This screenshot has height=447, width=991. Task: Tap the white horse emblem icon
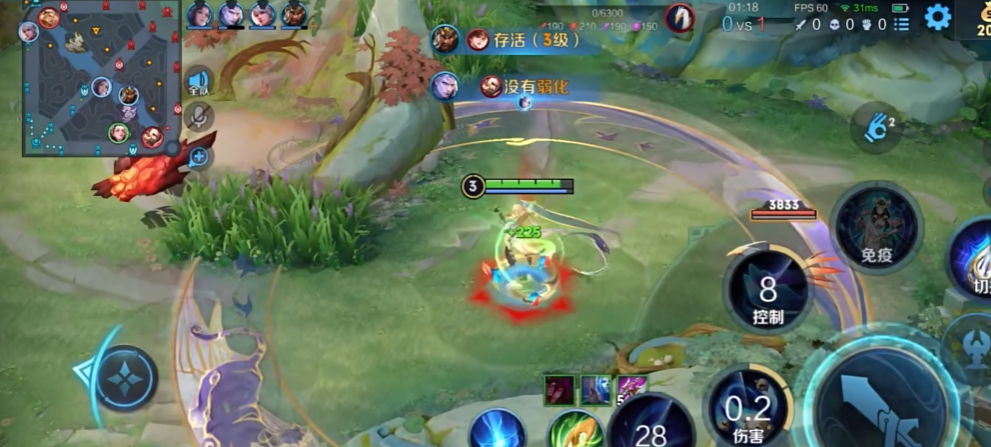pos(680,17)
